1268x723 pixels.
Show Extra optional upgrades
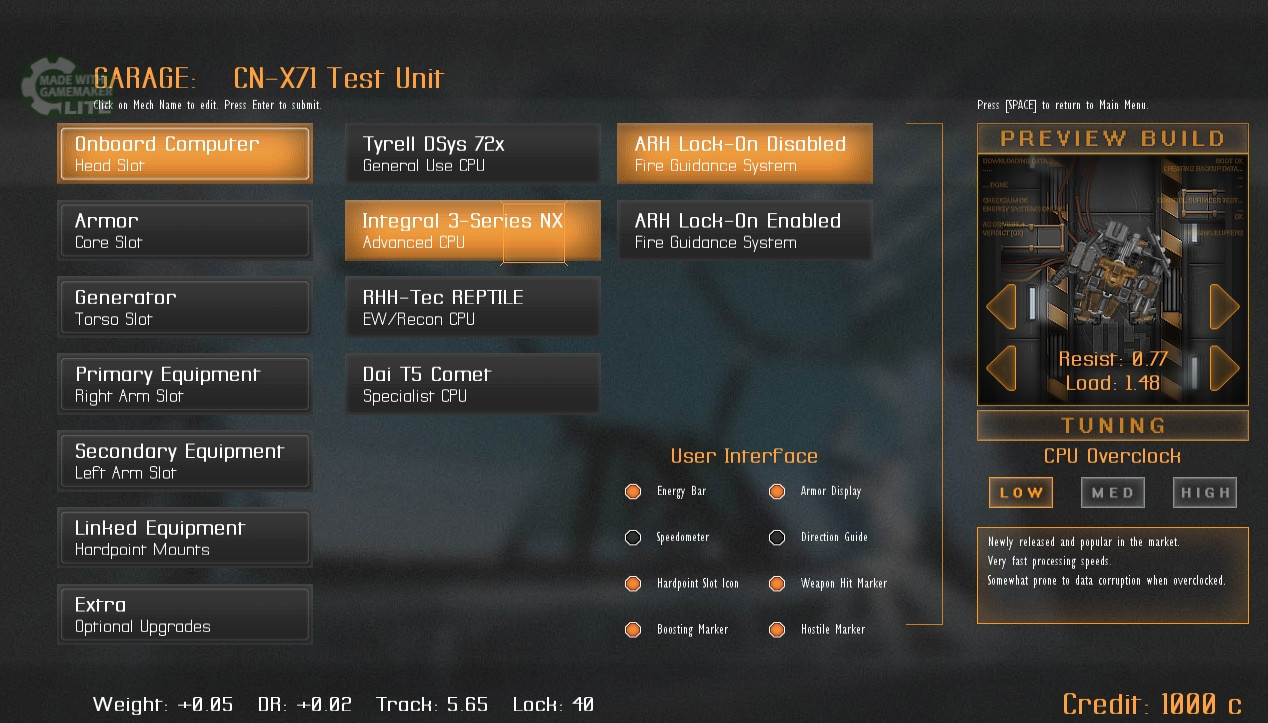tap(185, 615)
